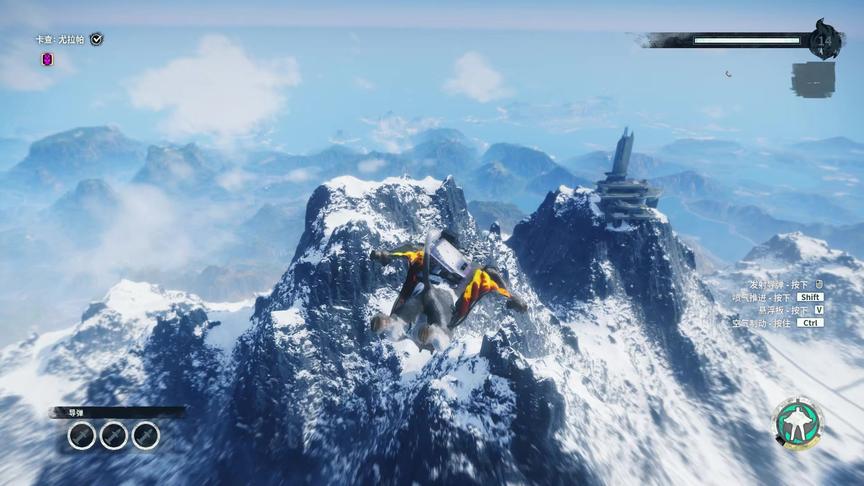Open the dark square minimap panel
The image size is (864, 486).
[x=812, y=79]
